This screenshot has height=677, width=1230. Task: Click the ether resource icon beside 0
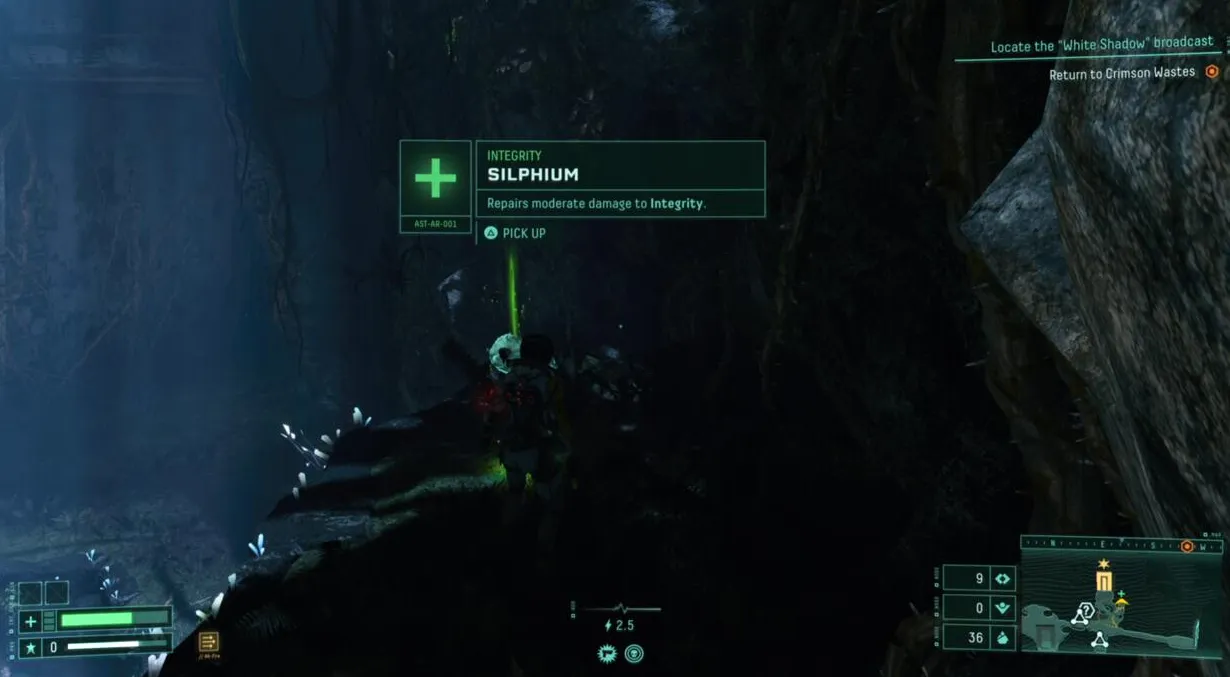pyautogui.click(x=1004, y=607)
